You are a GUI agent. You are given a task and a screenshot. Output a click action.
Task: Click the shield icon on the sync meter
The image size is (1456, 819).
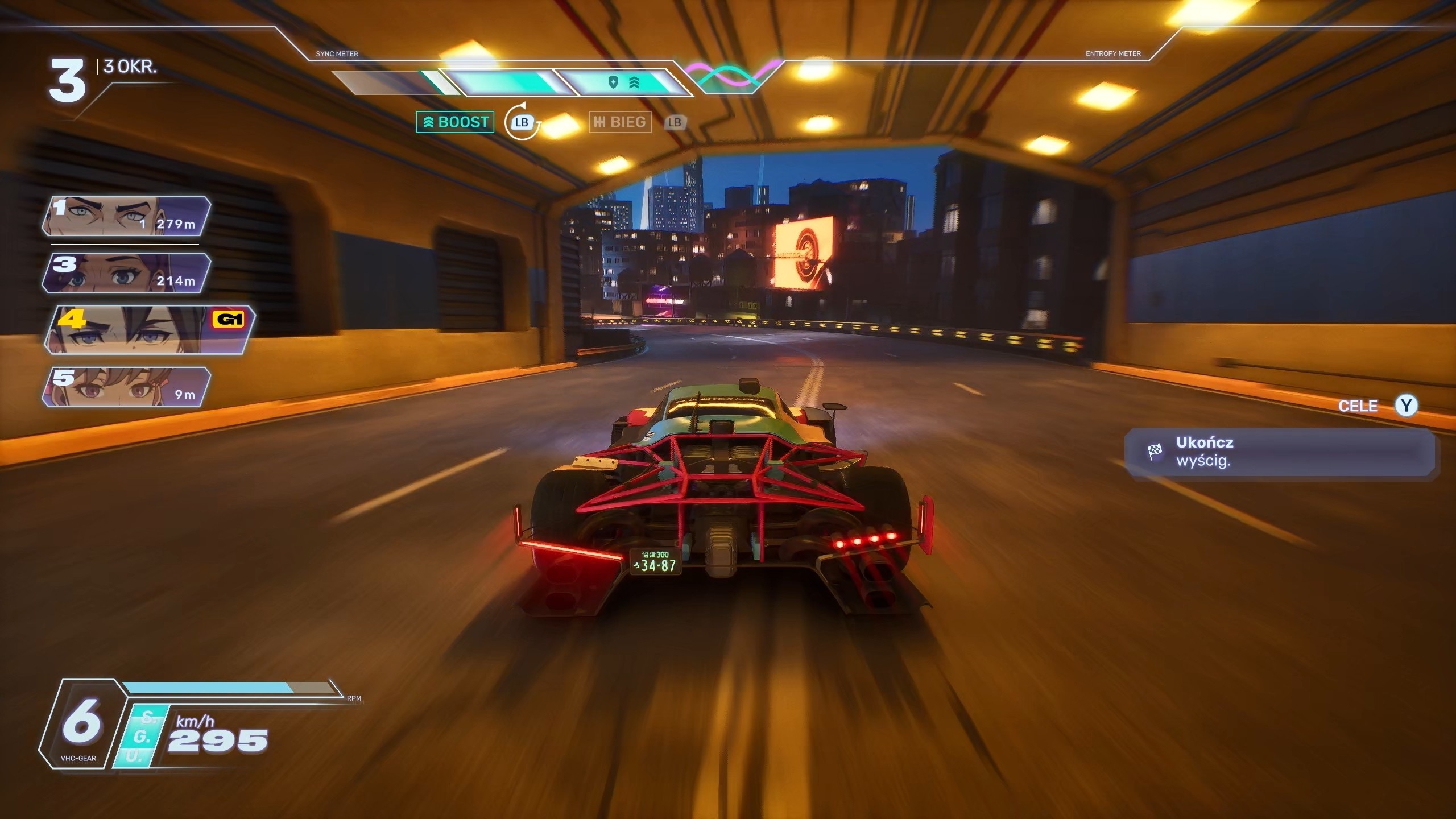coord(613,83)
